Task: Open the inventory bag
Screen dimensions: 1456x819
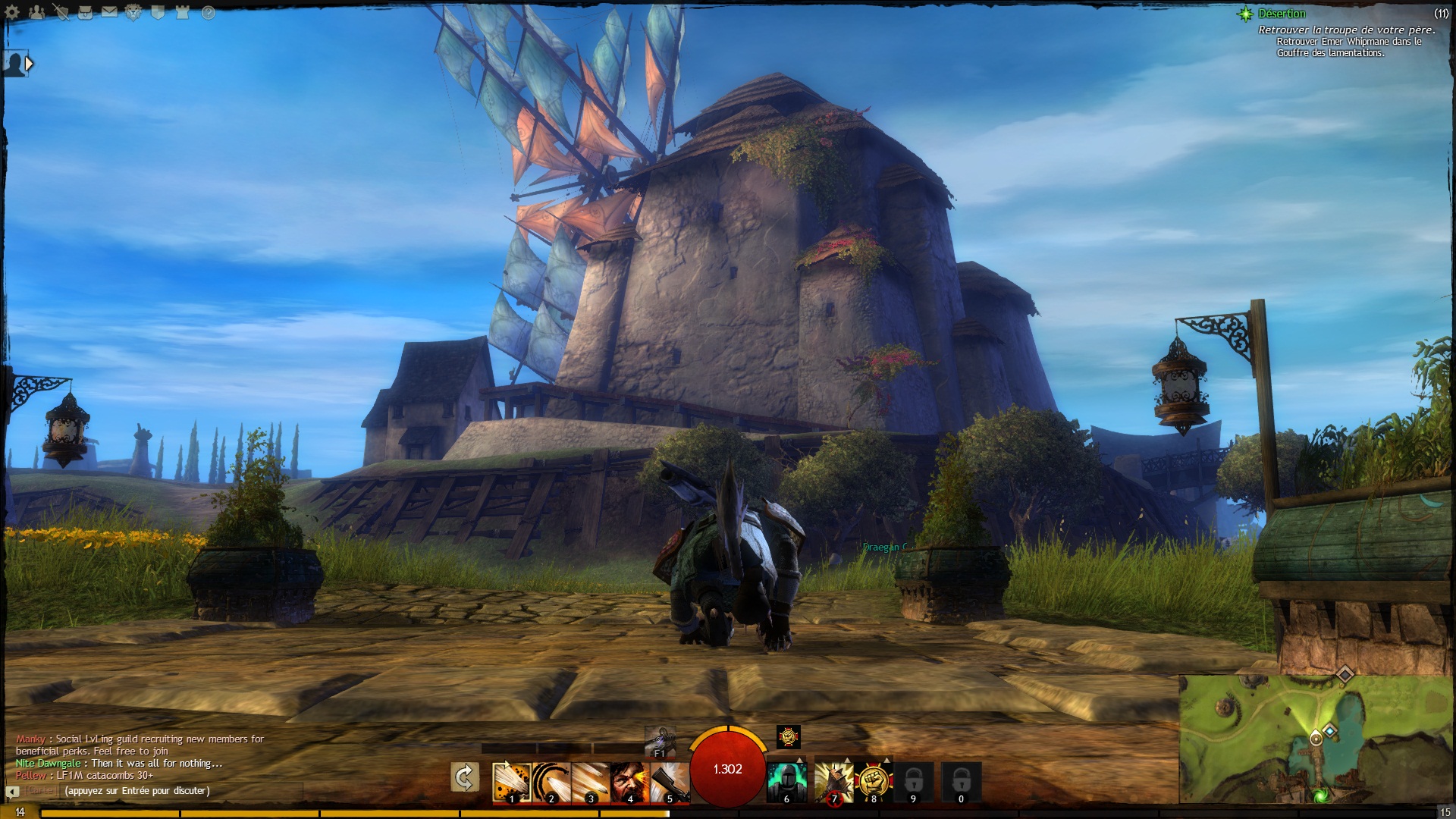Action: point(85,12)
